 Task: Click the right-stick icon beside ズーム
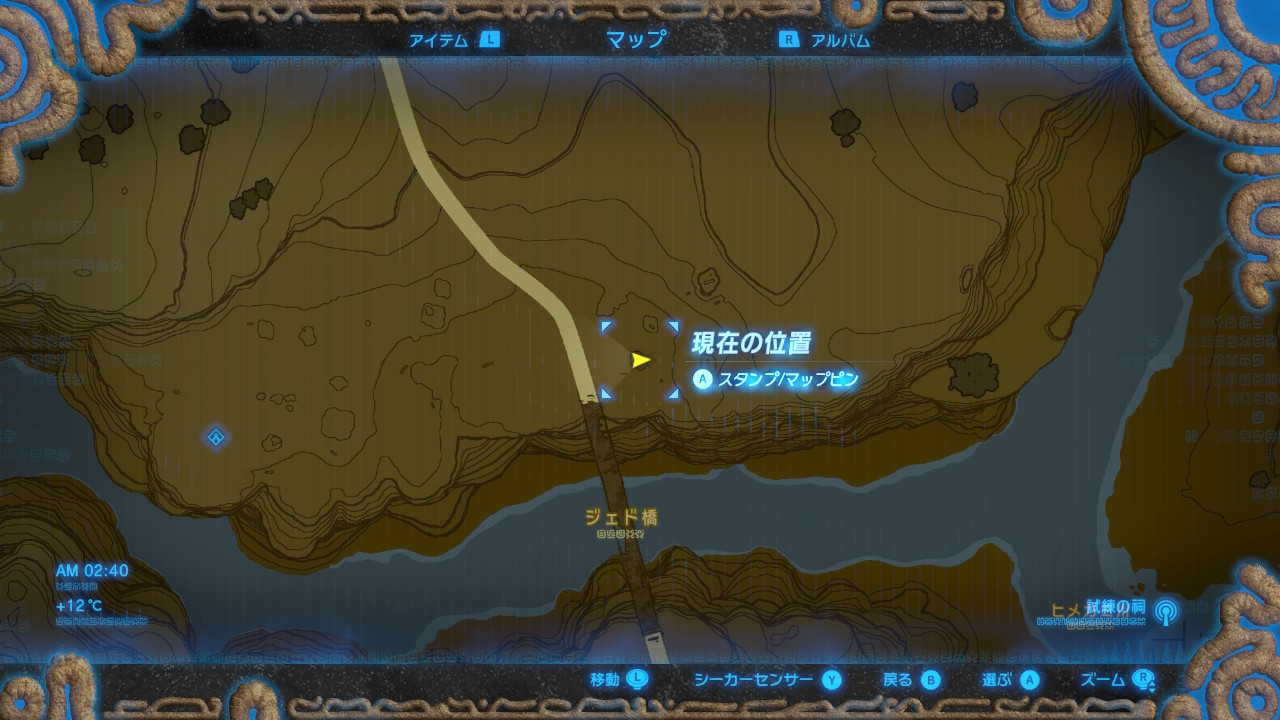1142,679
